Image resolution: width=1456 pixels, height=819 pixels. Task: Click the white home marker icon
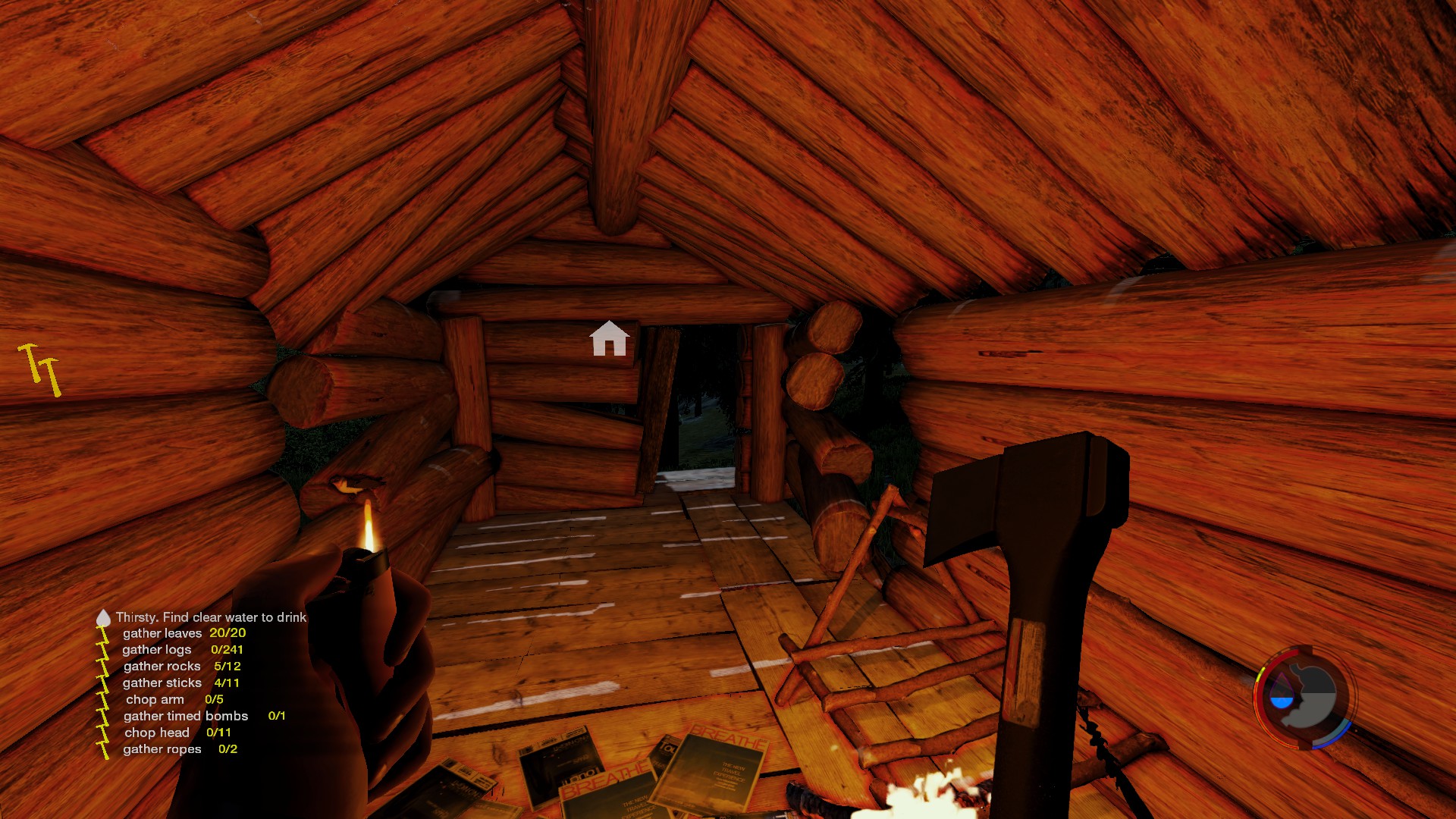pyautogui.click(x=609, y=338)
